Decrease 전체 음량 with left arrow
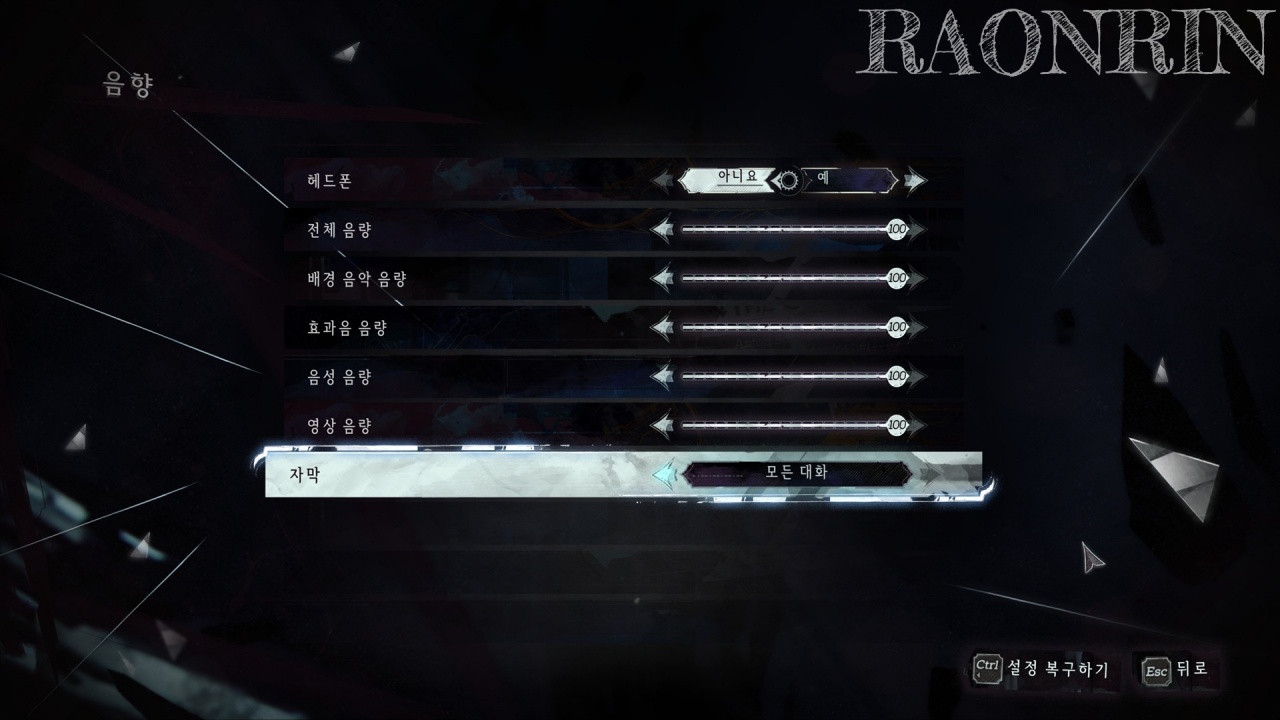Viewport: 1280px width, 720px height. 662,231
